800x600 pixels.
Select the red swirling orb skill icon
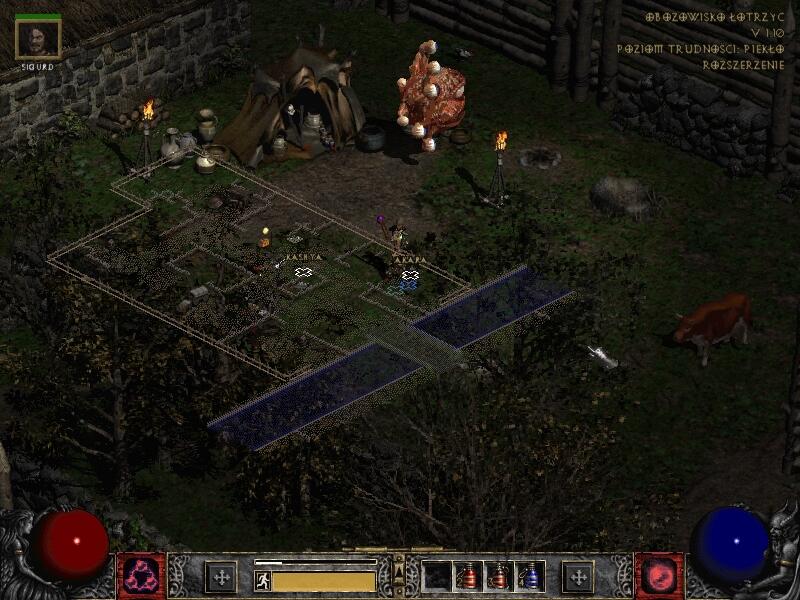tap(659, 577)
